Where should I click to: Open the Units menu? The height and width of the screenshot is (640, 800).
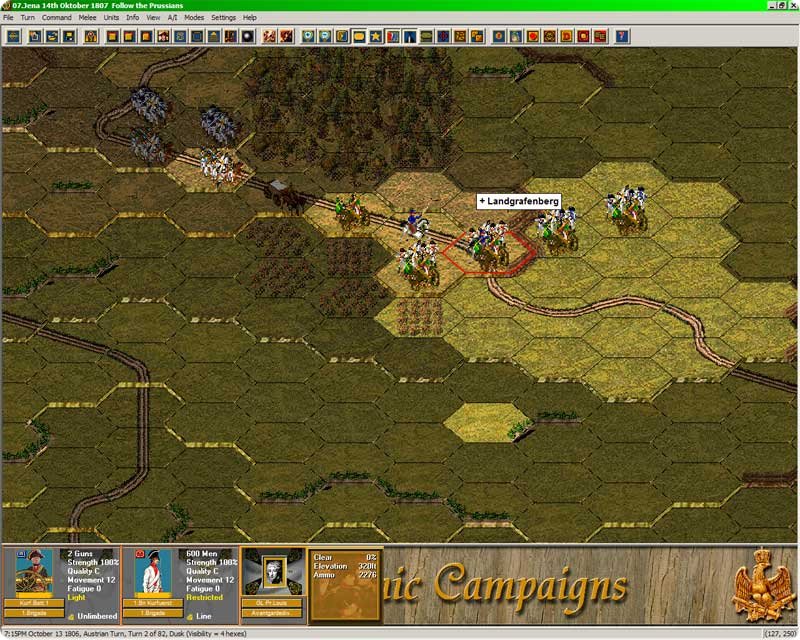click(x=111, y=18)
